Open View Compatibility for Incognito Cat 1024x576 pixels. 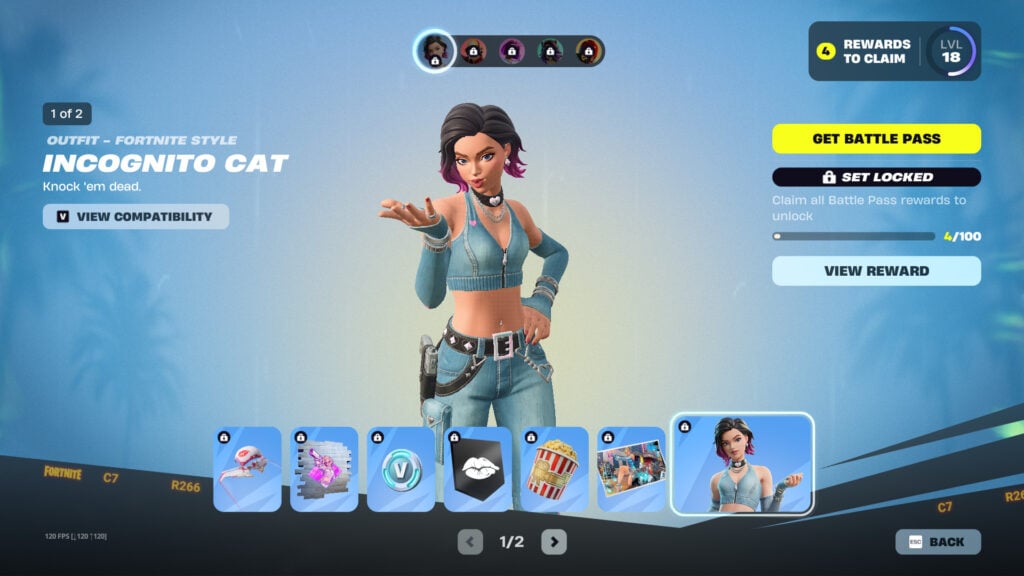point(136,216)
